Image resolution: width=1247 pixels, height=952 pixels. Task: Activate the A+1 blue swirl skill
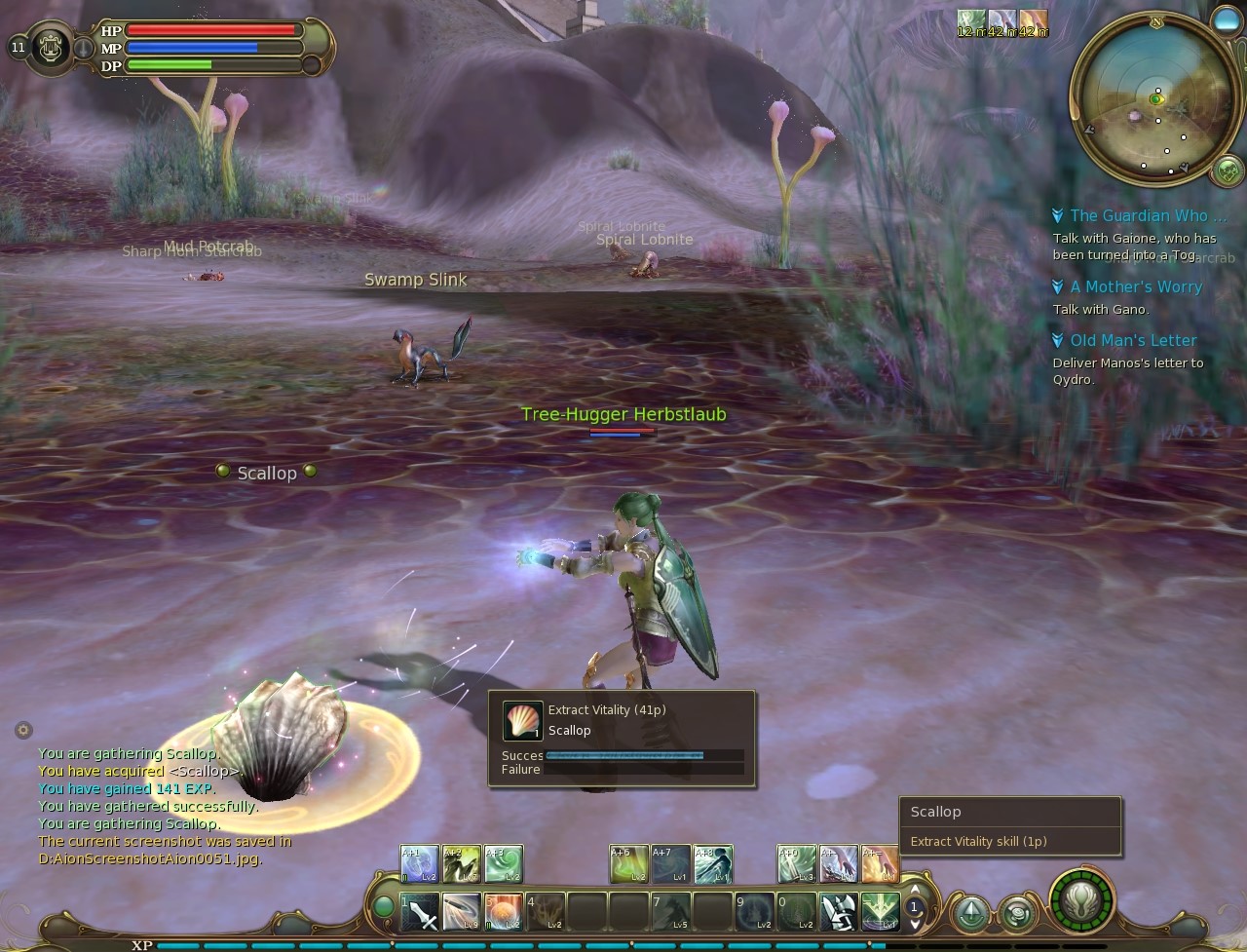[419, 864]
